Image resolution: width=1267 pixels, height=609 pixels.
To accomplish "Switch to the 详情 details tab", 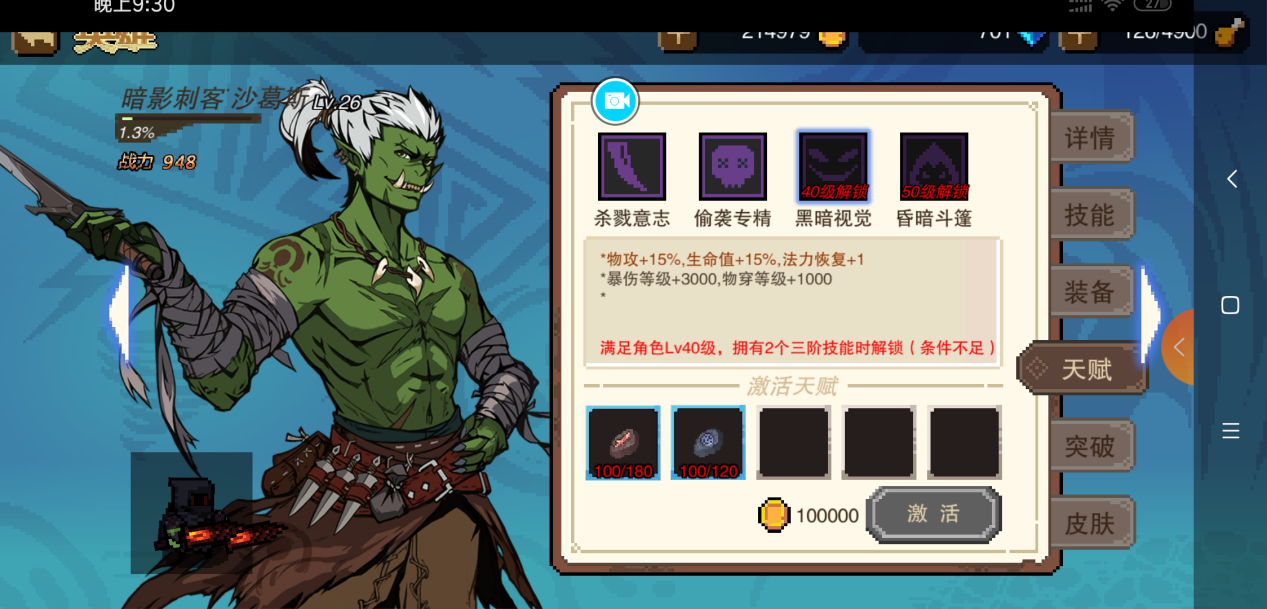I will pos(1090,138).
